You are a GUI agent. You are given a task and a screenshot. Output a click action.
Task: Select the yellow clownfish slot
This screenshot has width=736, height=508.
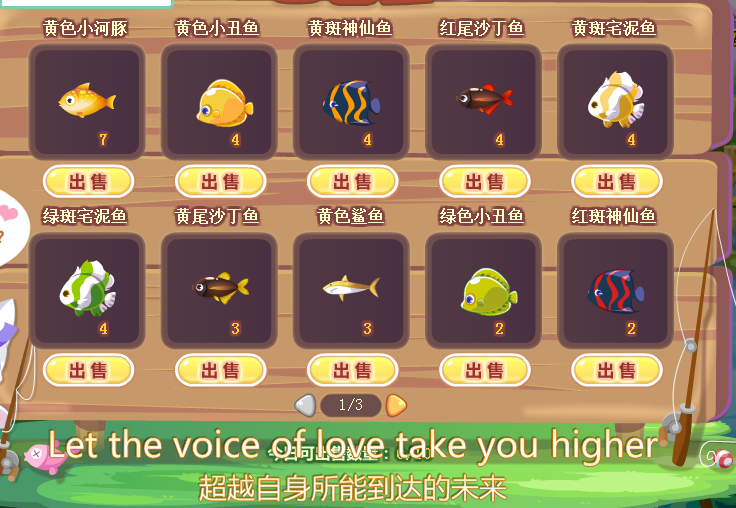pos(220,101)
